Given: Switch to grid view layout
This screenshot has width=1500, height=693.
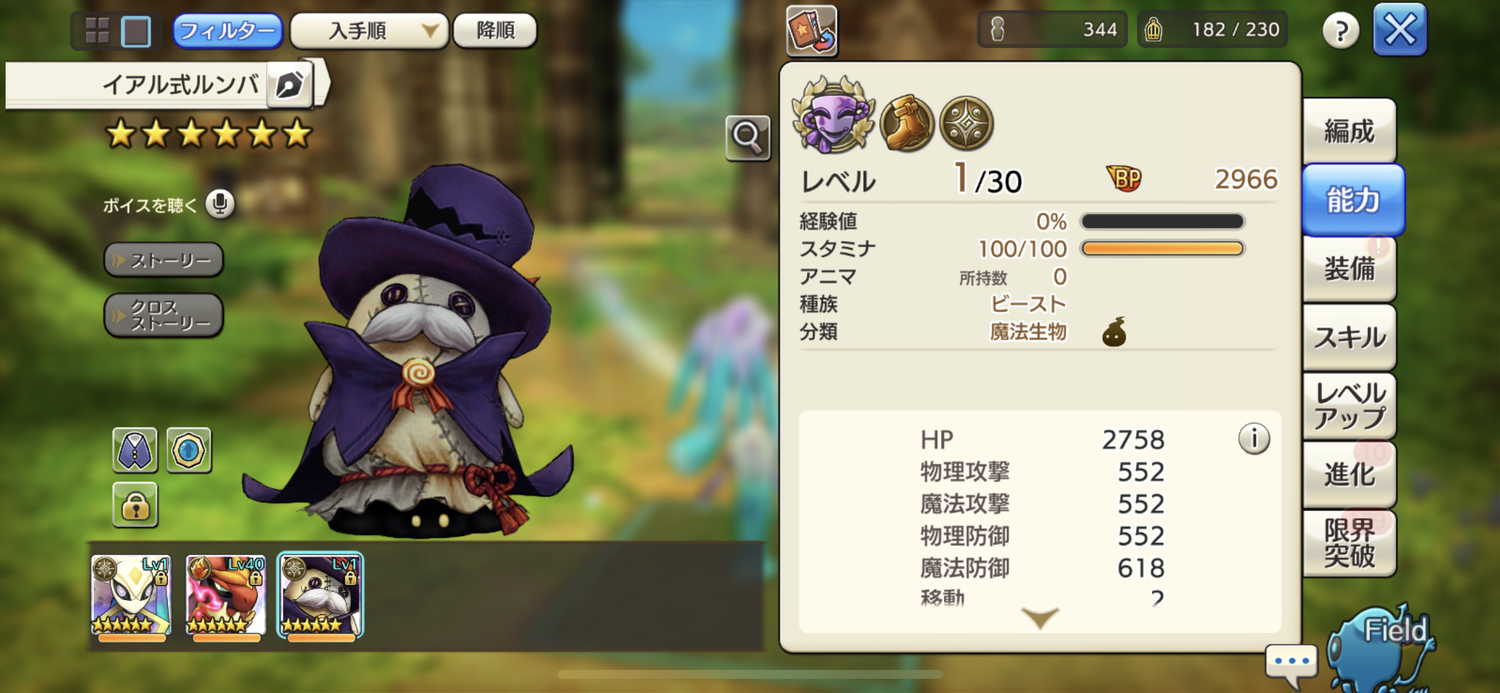Looking at the screenshot, I should pos(98,31).
